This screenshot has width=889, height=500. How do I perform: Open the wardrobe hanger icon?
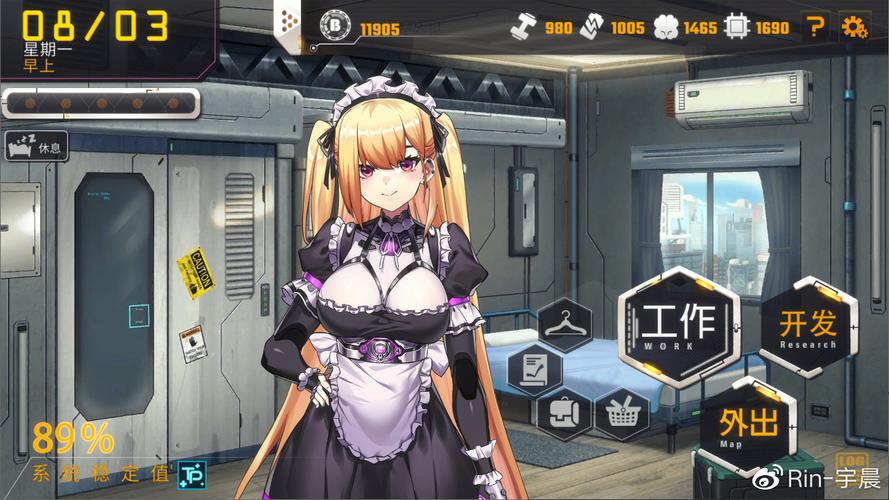pos(566,324)
